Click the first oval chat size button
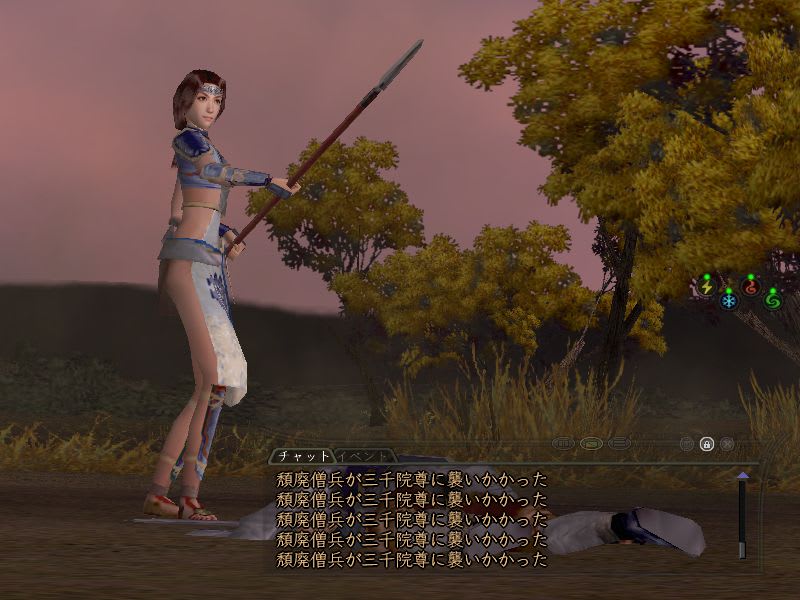This screenshot has height=600, width=800. pyautogui.click(x=562, y=443)
